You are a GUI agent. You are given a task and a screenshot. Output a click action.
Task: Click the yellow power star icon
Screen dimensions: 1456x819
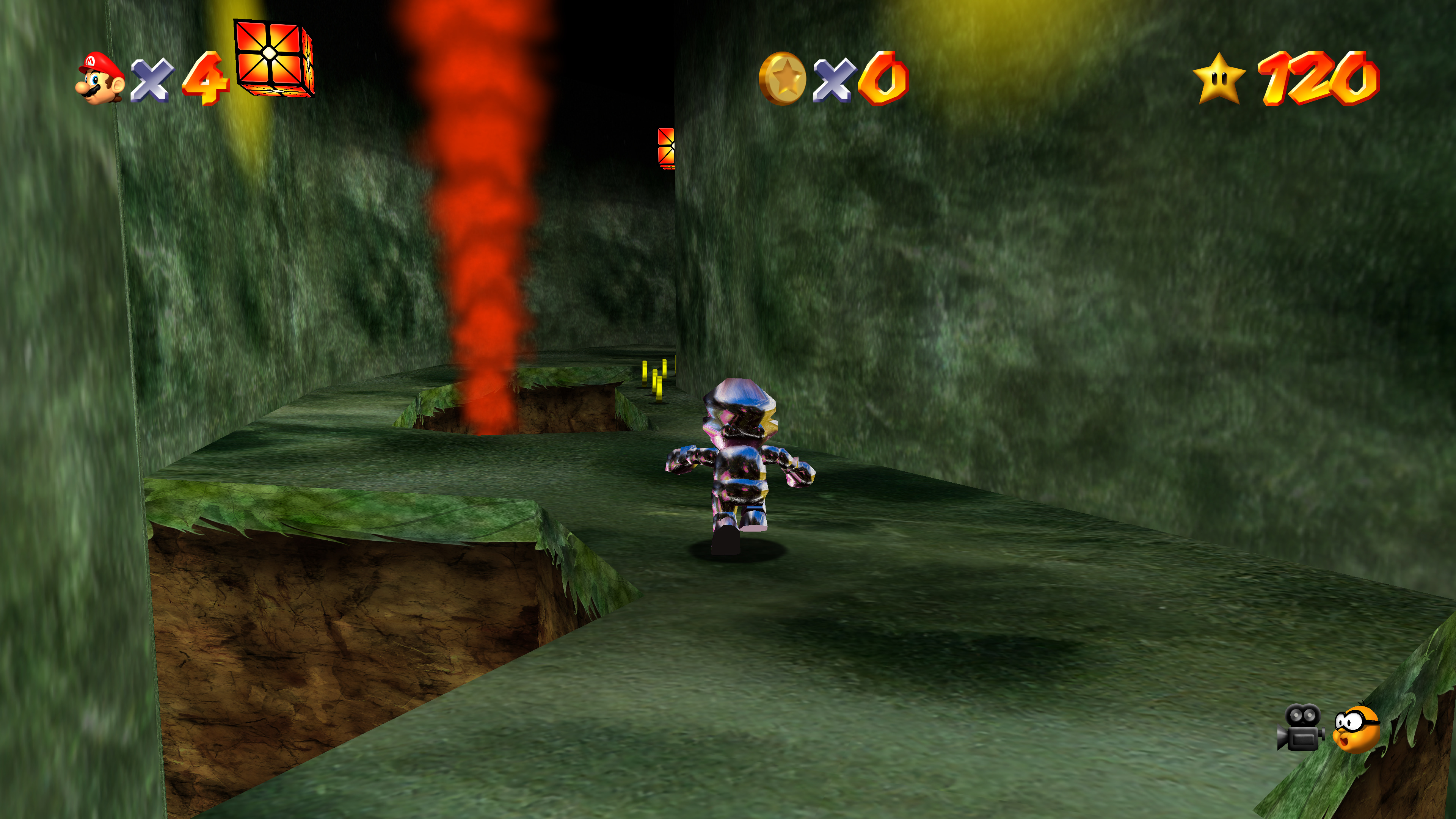[1219, 79]
